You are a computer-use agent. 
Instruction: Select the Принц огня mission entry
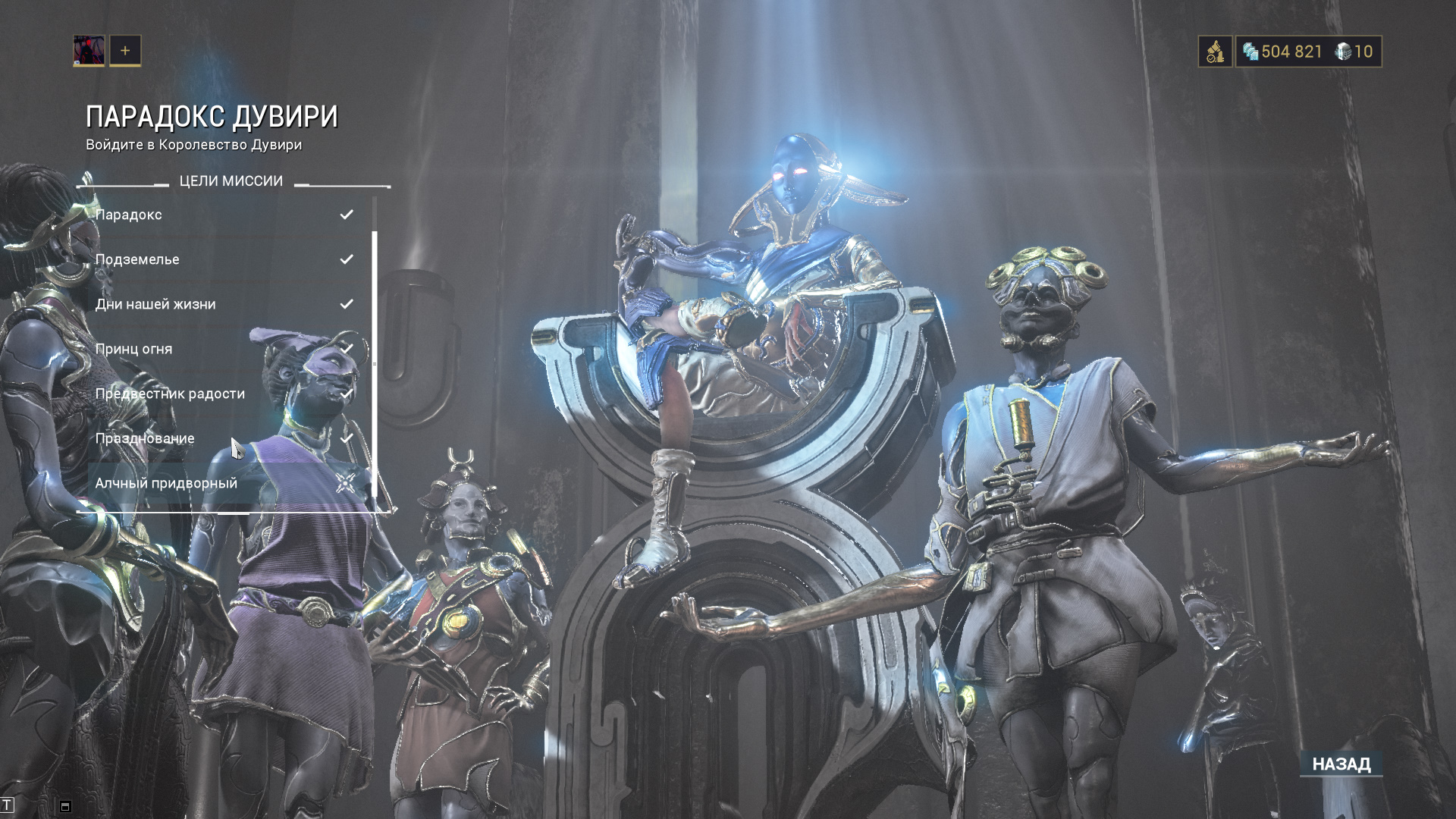(x=133, y=348)
